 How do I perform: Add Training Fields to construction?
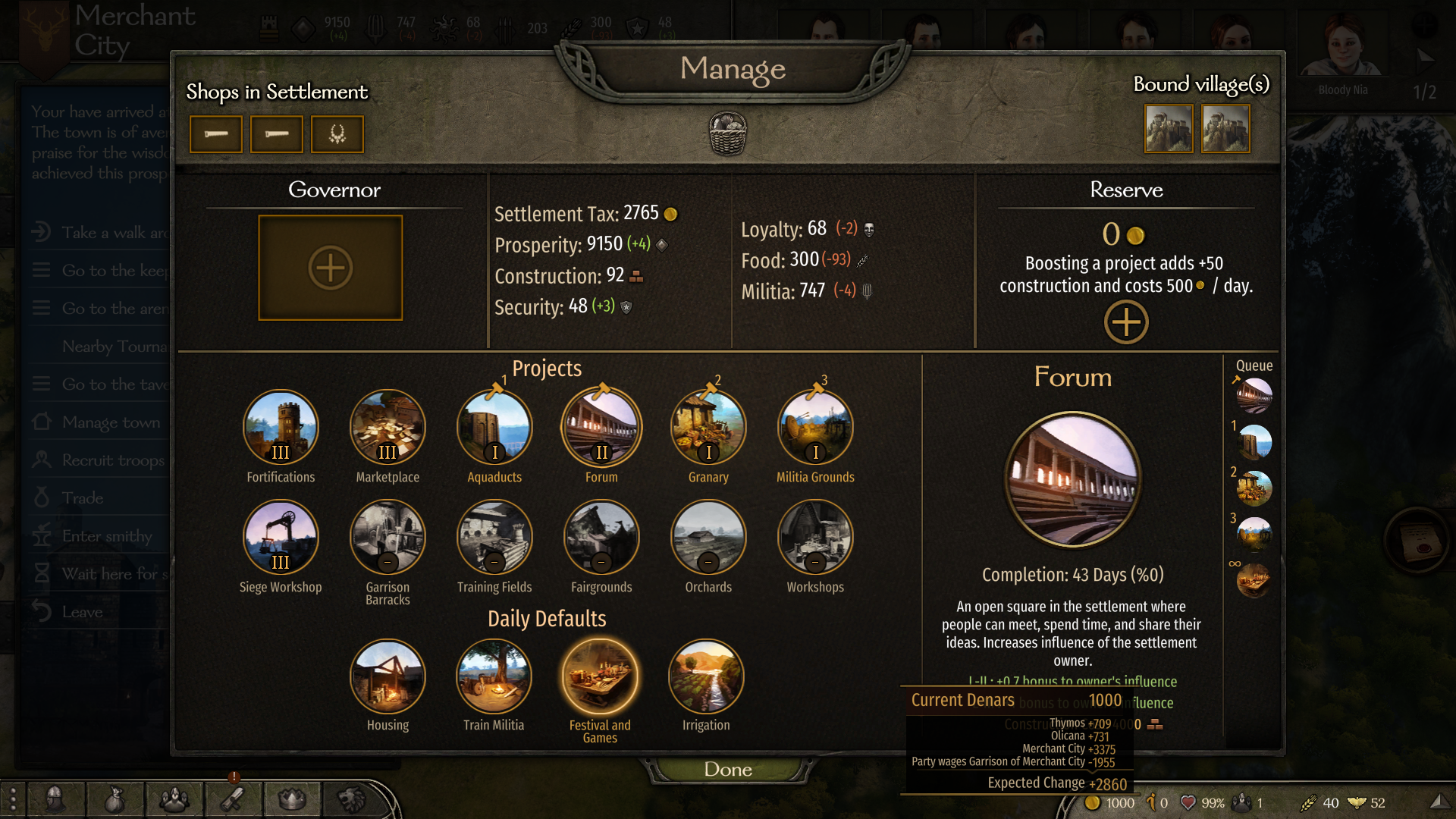pos(494,538)
